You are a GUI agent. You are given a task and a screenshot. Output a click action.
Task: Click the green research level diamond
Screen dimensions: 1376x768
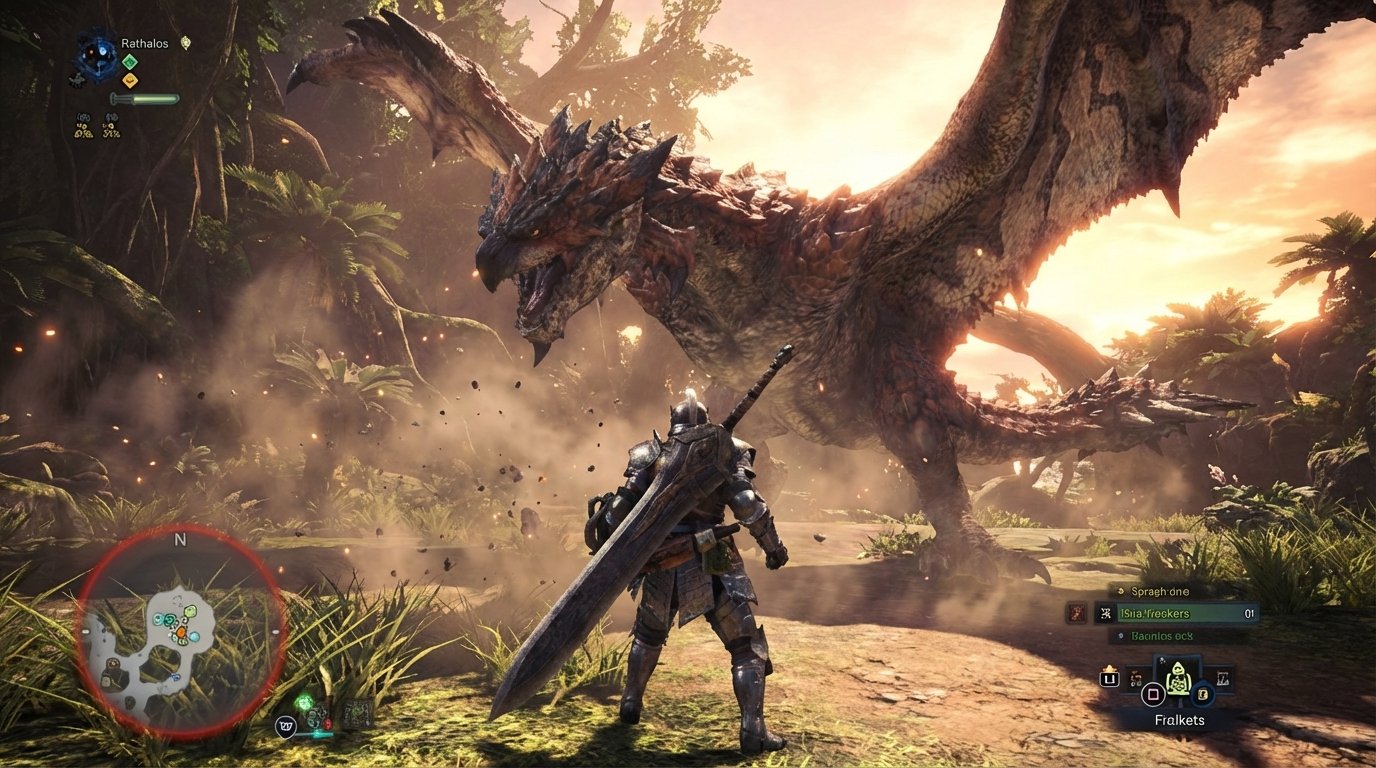pyautogui.click(x=130, y=62)
